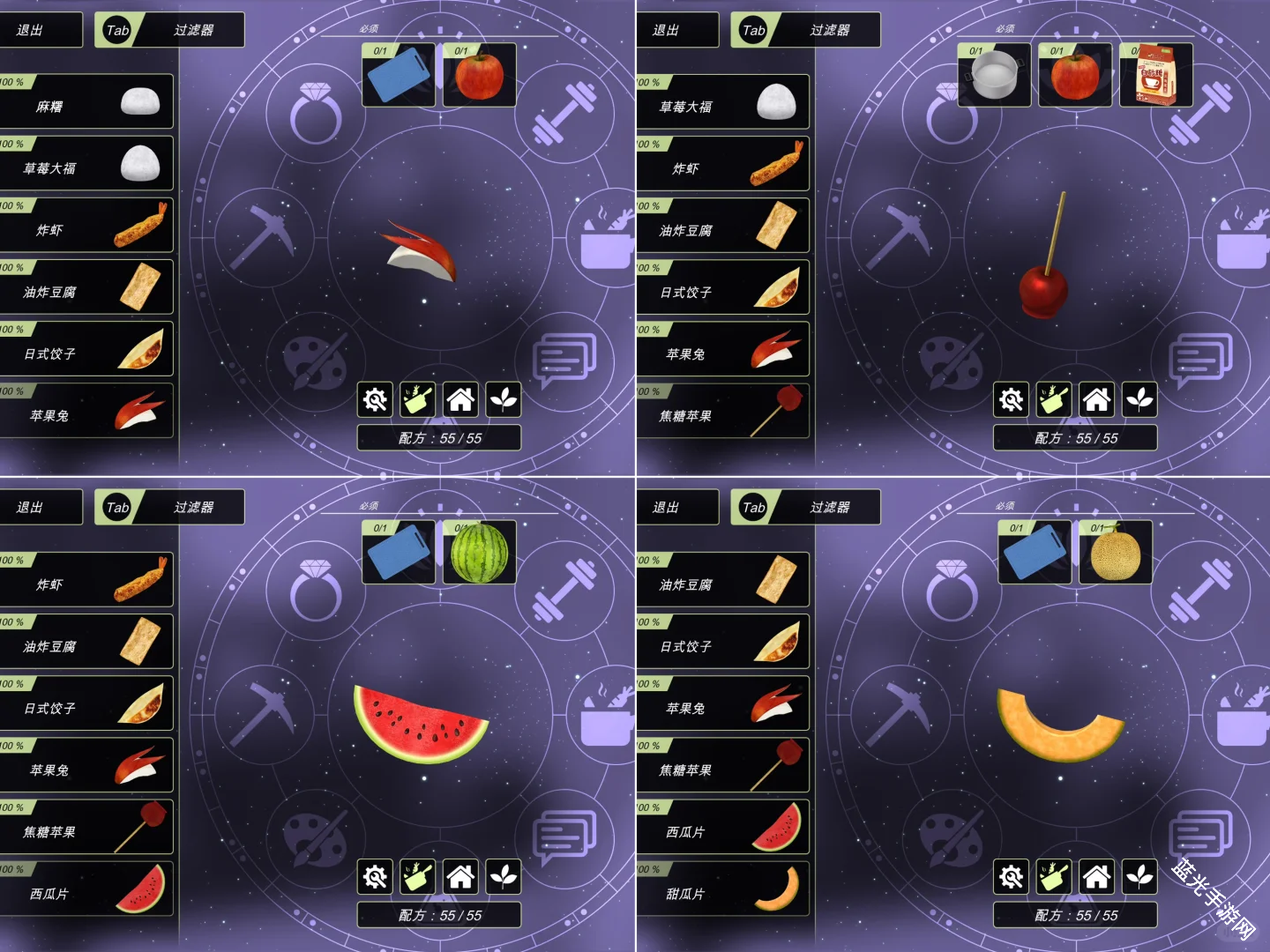This screenshot has height=952, width=1270.
Task: Select the cantaloupe melon ingredient slot
Action: click(1115, 553)
